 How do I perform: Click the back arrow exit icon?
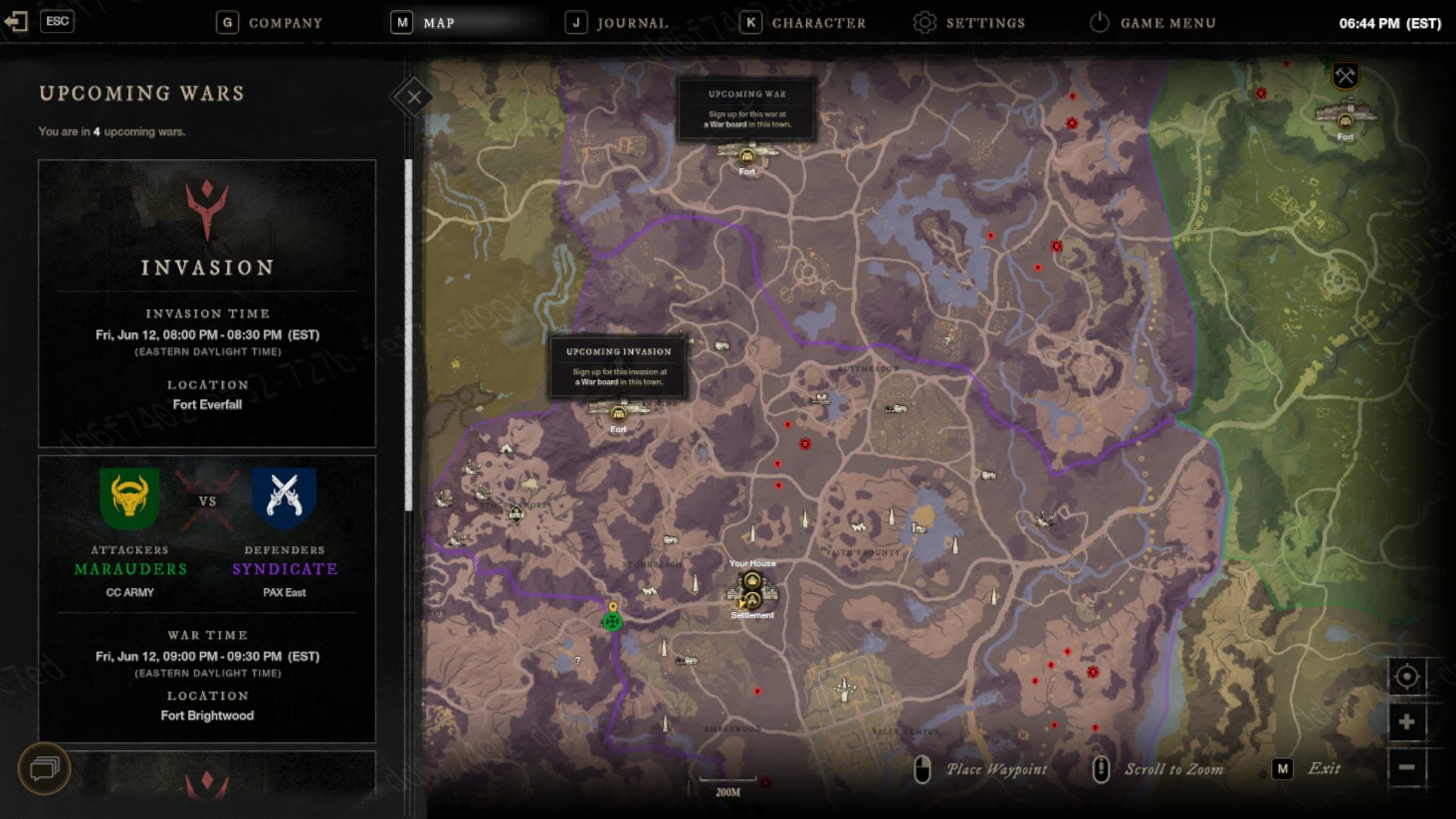point(16,21)
